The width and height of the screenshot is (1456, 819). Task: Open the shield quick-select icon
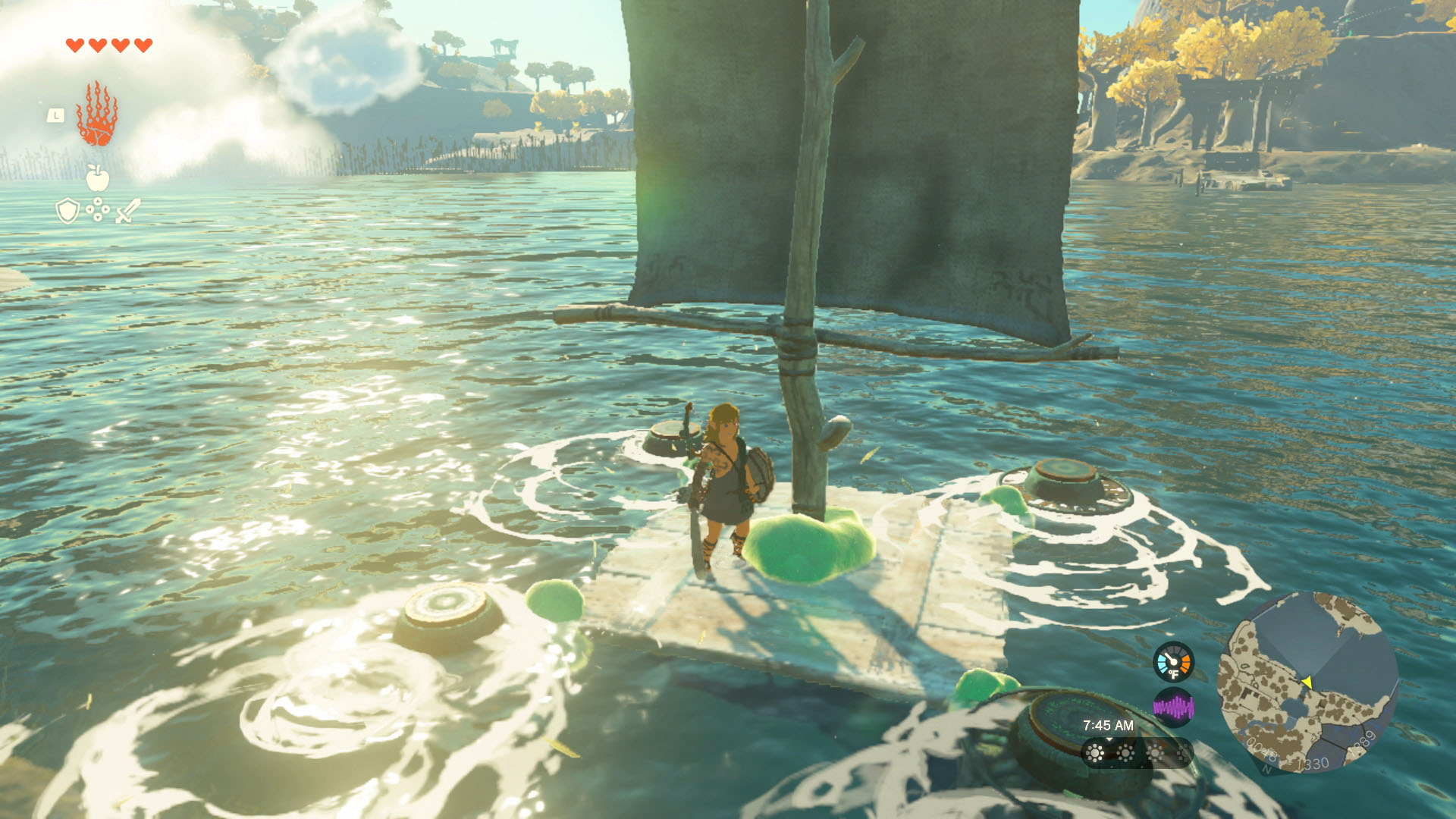pos(68,211)
